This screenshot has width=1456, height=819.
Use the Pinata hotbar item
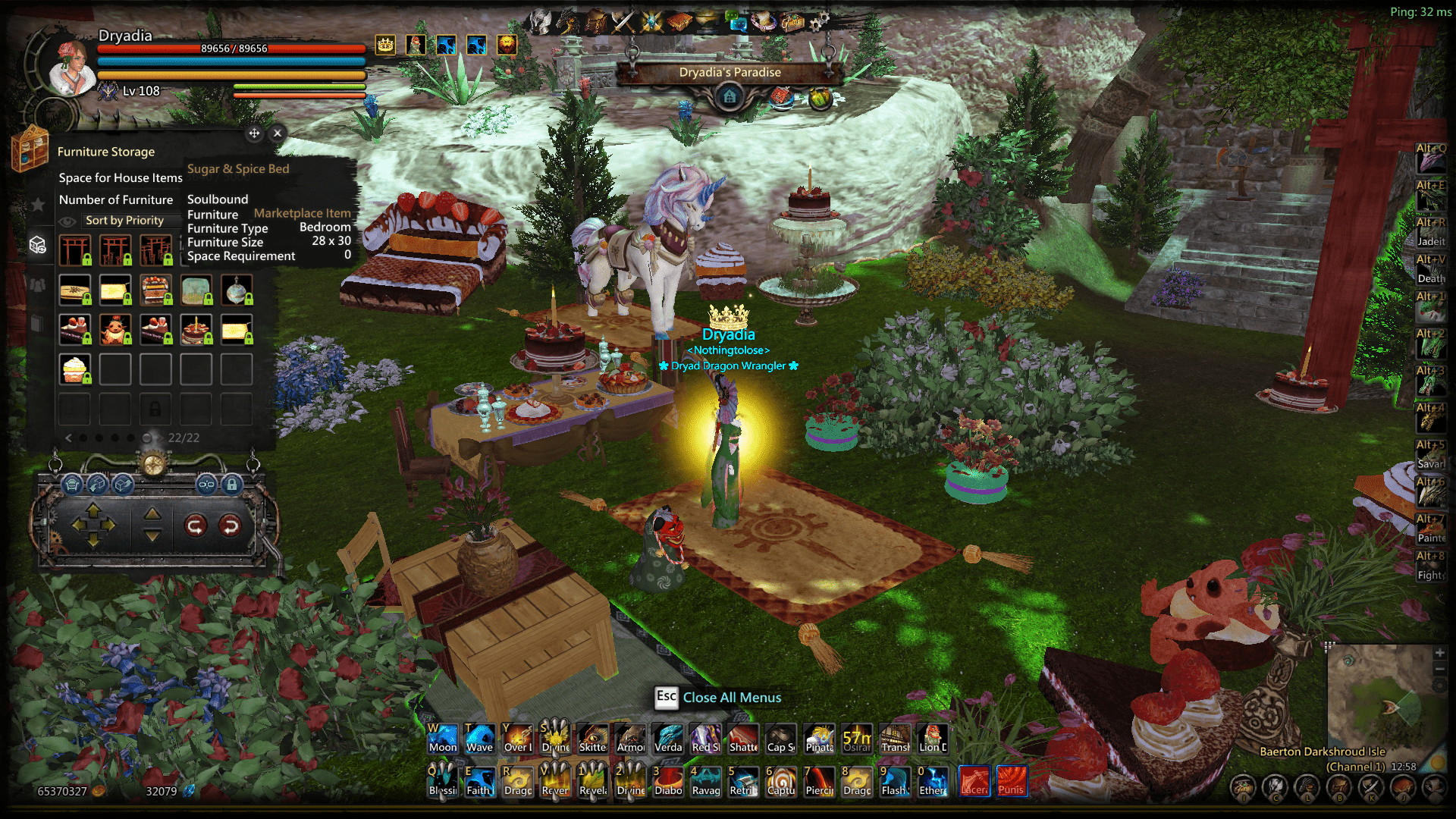tap(819, 738)
